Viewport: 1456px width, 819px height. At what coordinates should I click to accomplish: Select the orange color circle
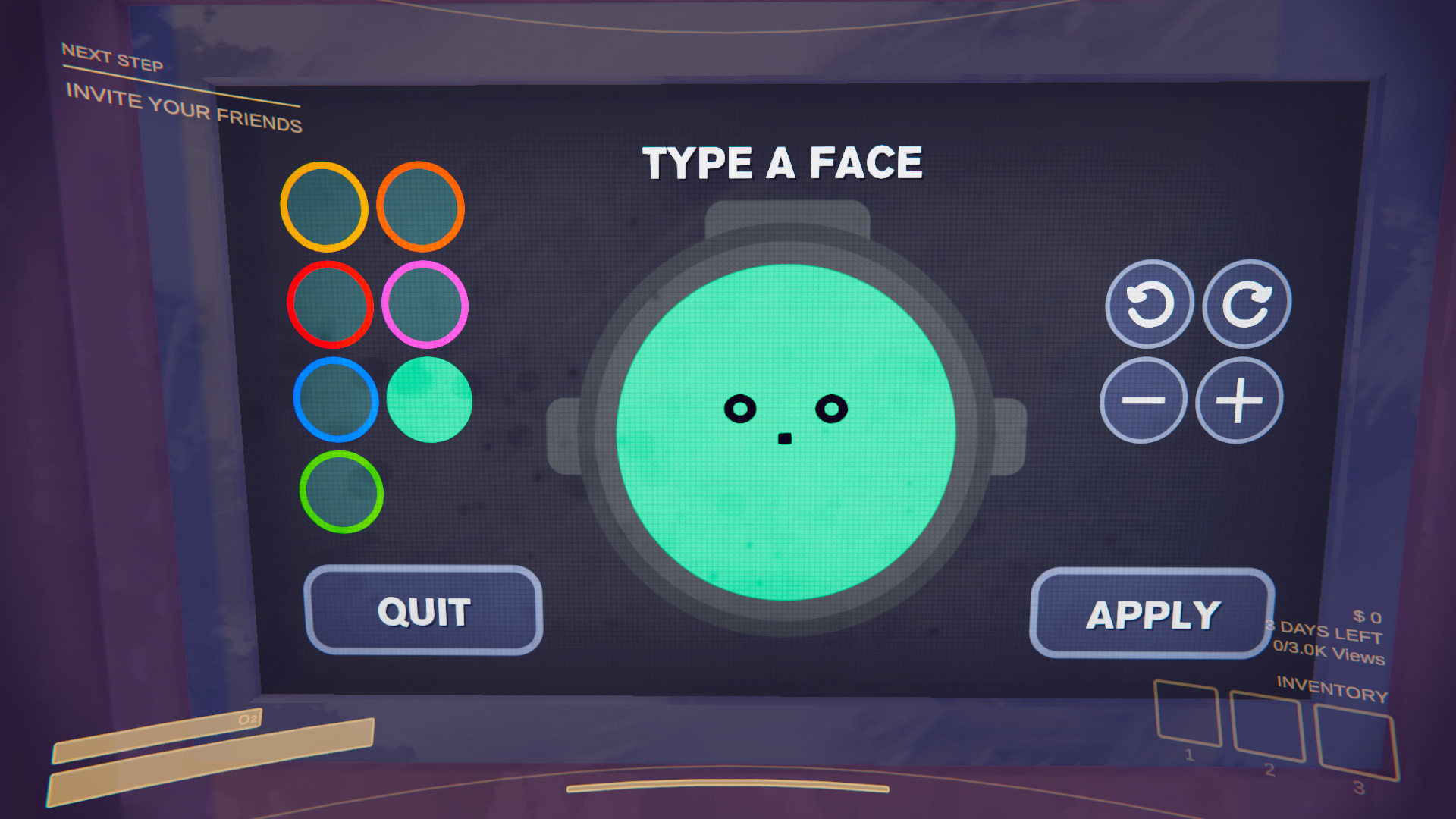tap(326, 206)
